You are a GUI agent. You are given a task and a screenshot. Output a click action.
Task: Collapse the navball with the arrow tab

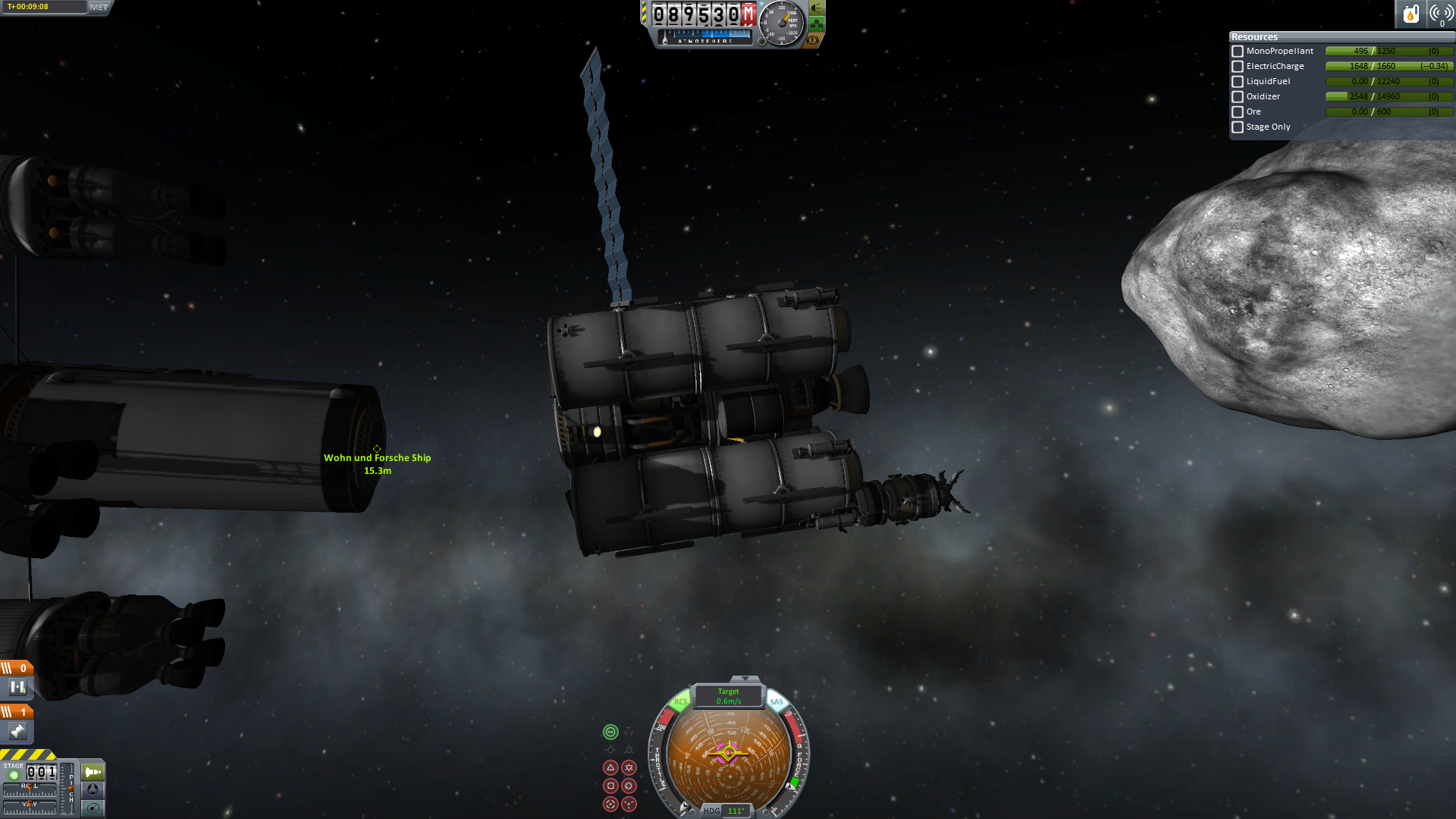[x=745, y=679]
